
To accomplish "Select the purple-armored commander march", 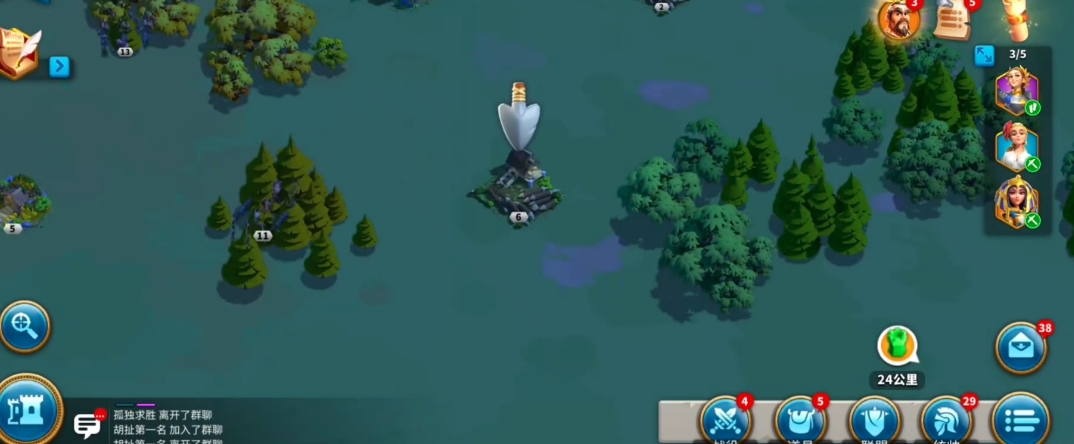I will point(1016,94).
